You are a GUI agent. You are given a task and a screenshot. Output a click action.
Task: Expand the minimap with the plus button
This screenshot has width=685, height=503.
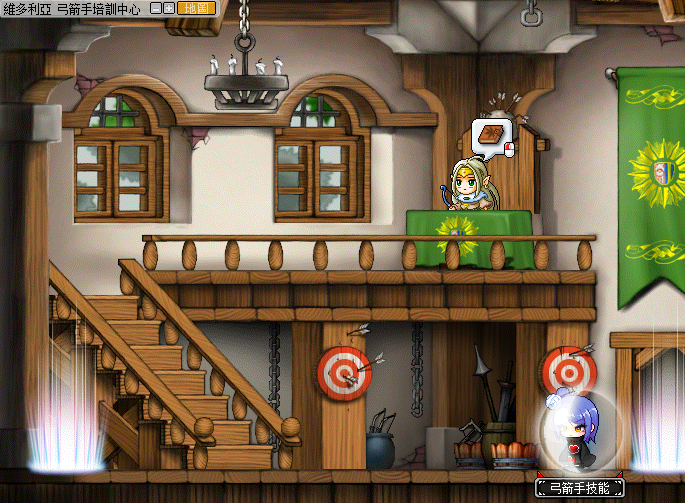(170, 7)
